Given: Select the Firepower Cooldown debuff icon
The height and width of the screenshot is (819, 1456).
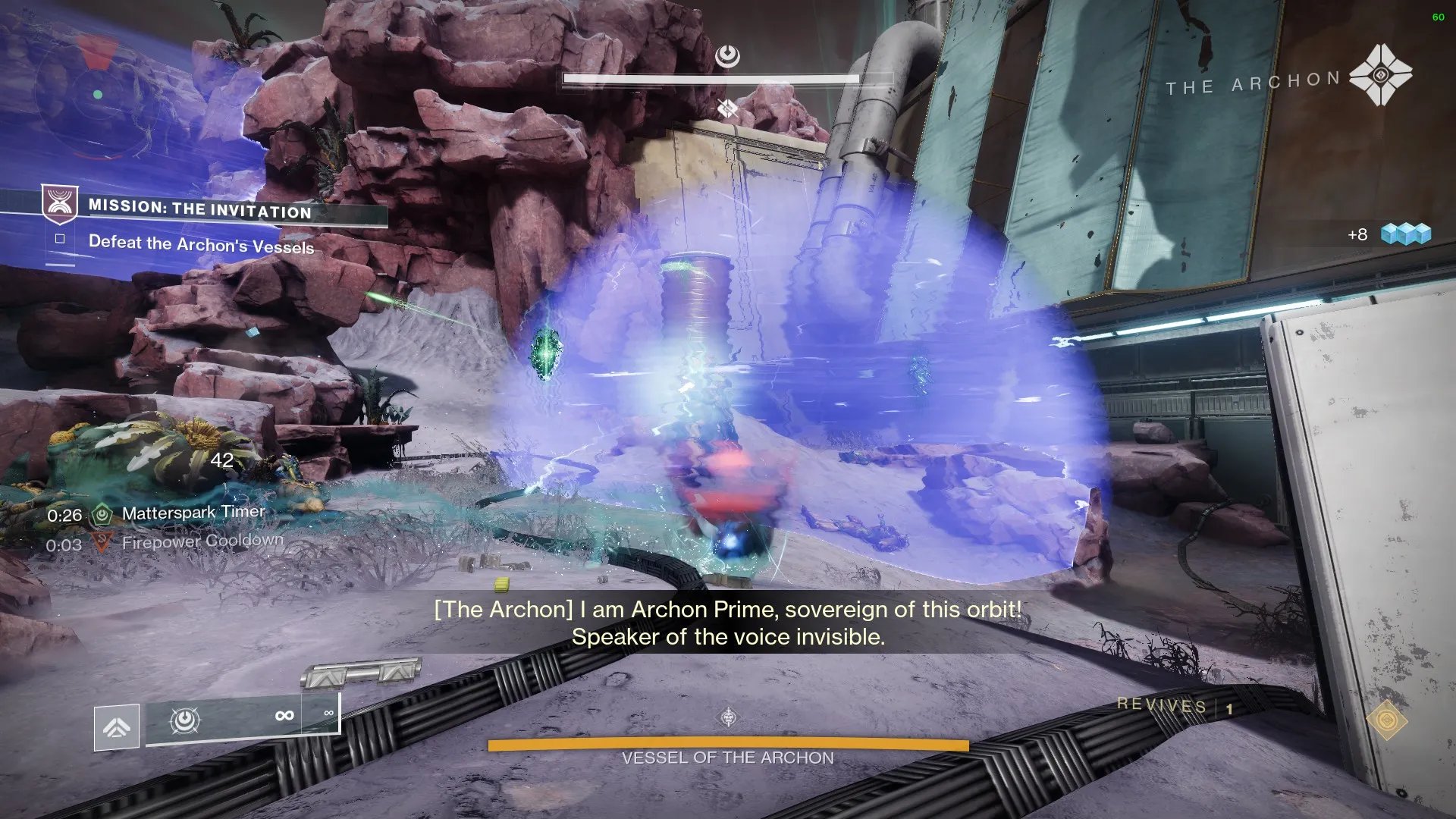Looking at the screenshot, I should [102, 542].
